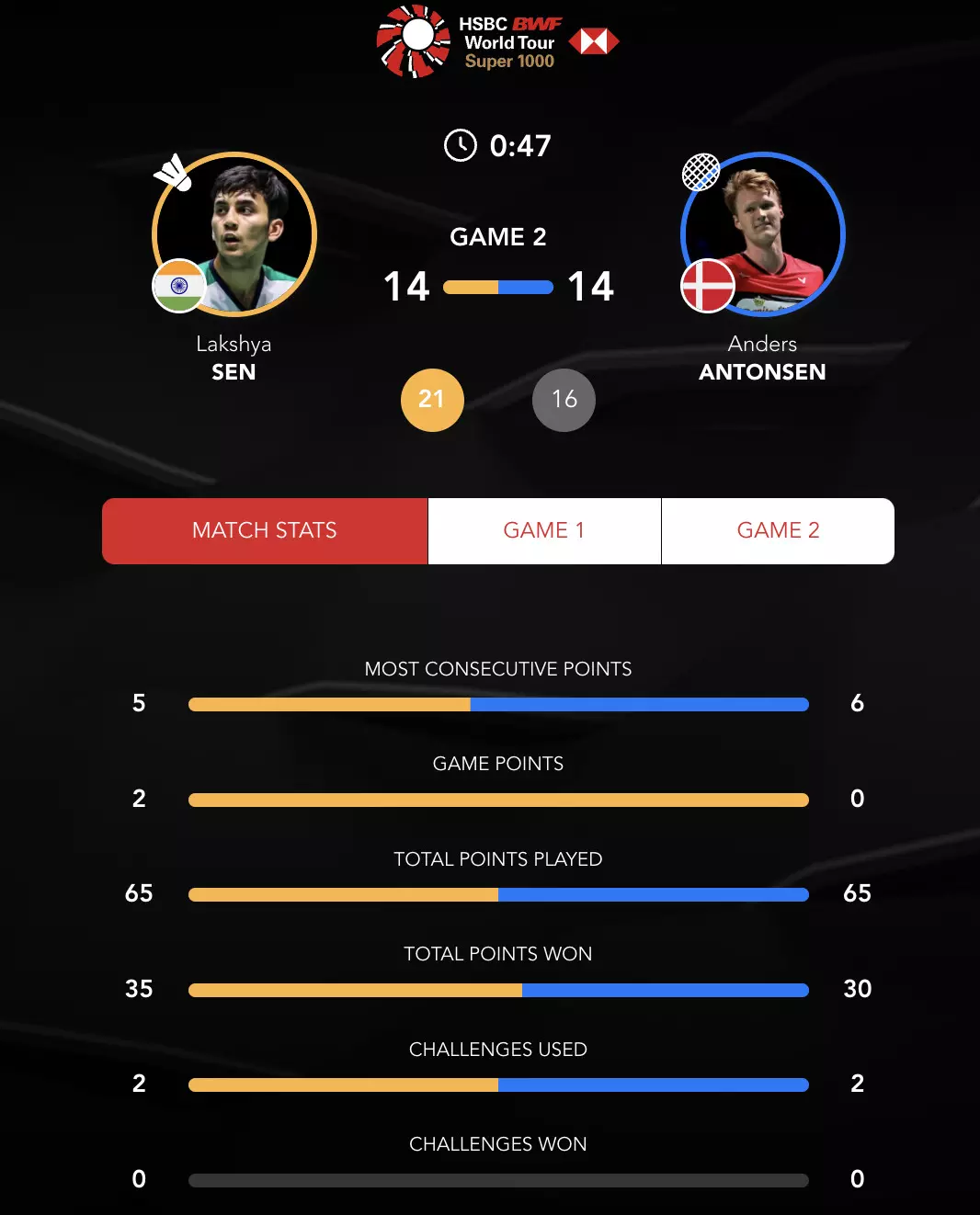Viewport: 980px width, 1215px height.
Task: Click the HSBC BWF World Tour logo
Action: pyautogui.click(x=497, y=41)
